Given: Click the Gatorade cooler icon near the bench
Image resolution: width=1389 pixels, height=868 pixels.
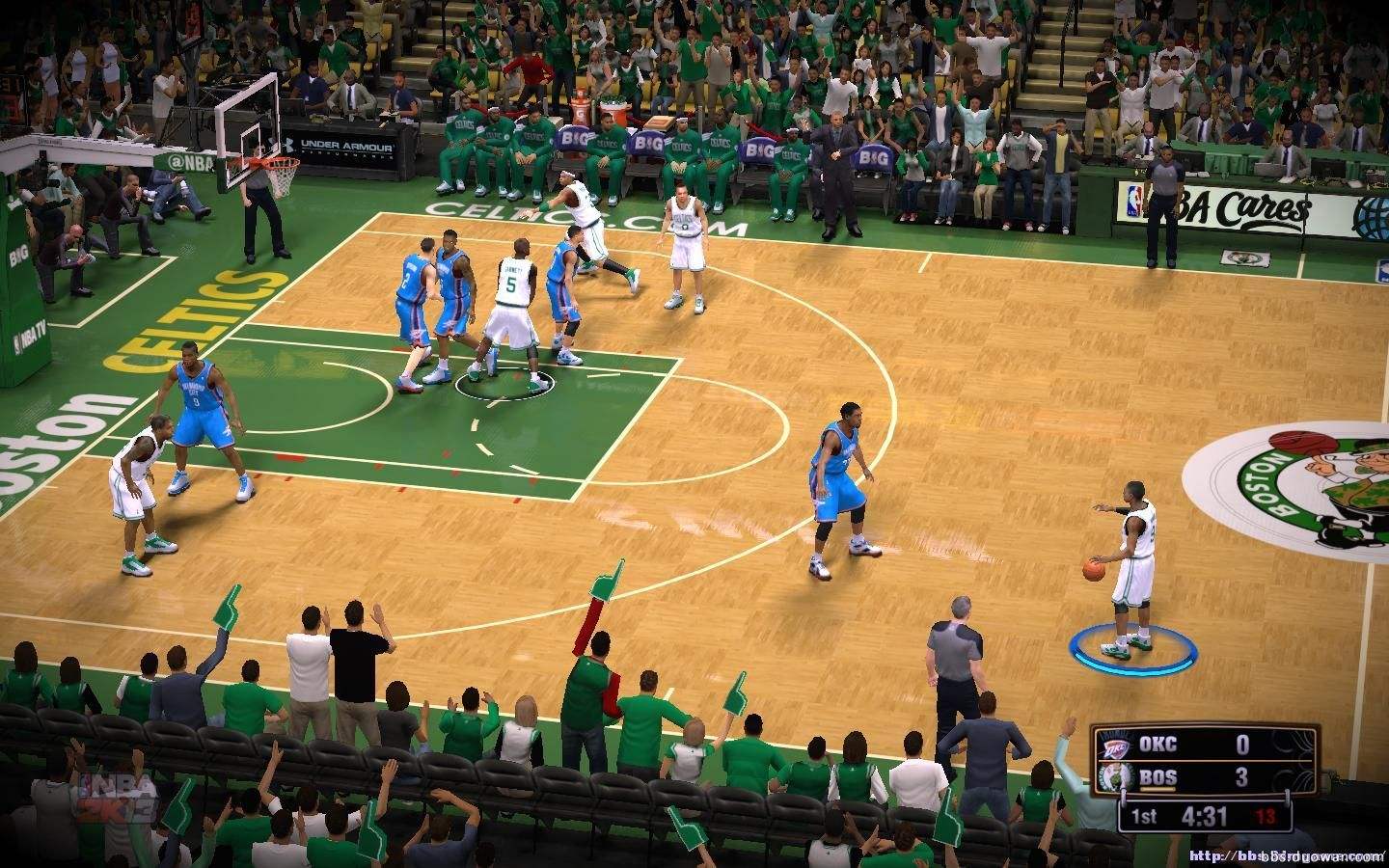Looking at the screenshot, I should point(581,108).
